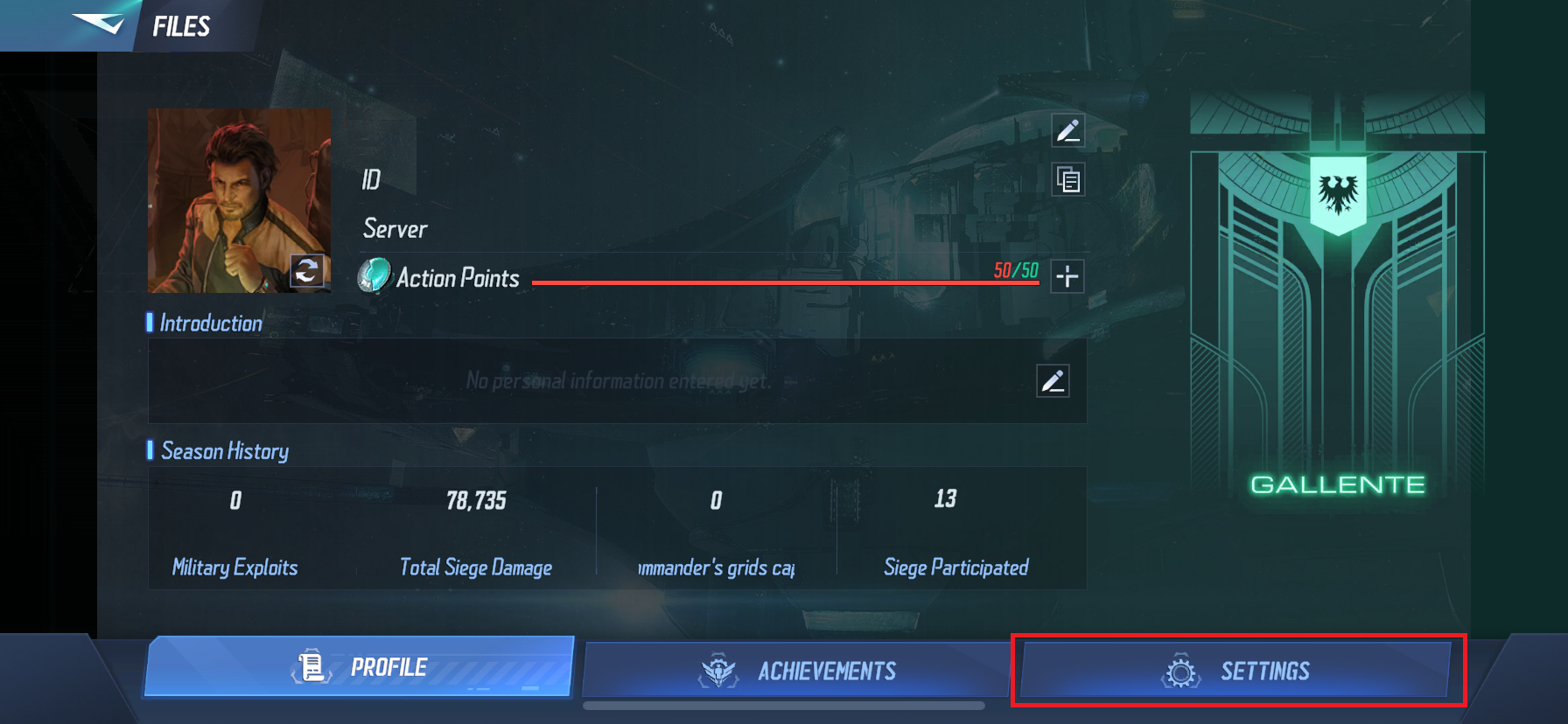
Task: Go back using the Files arrow
Action: click(98, 24)
